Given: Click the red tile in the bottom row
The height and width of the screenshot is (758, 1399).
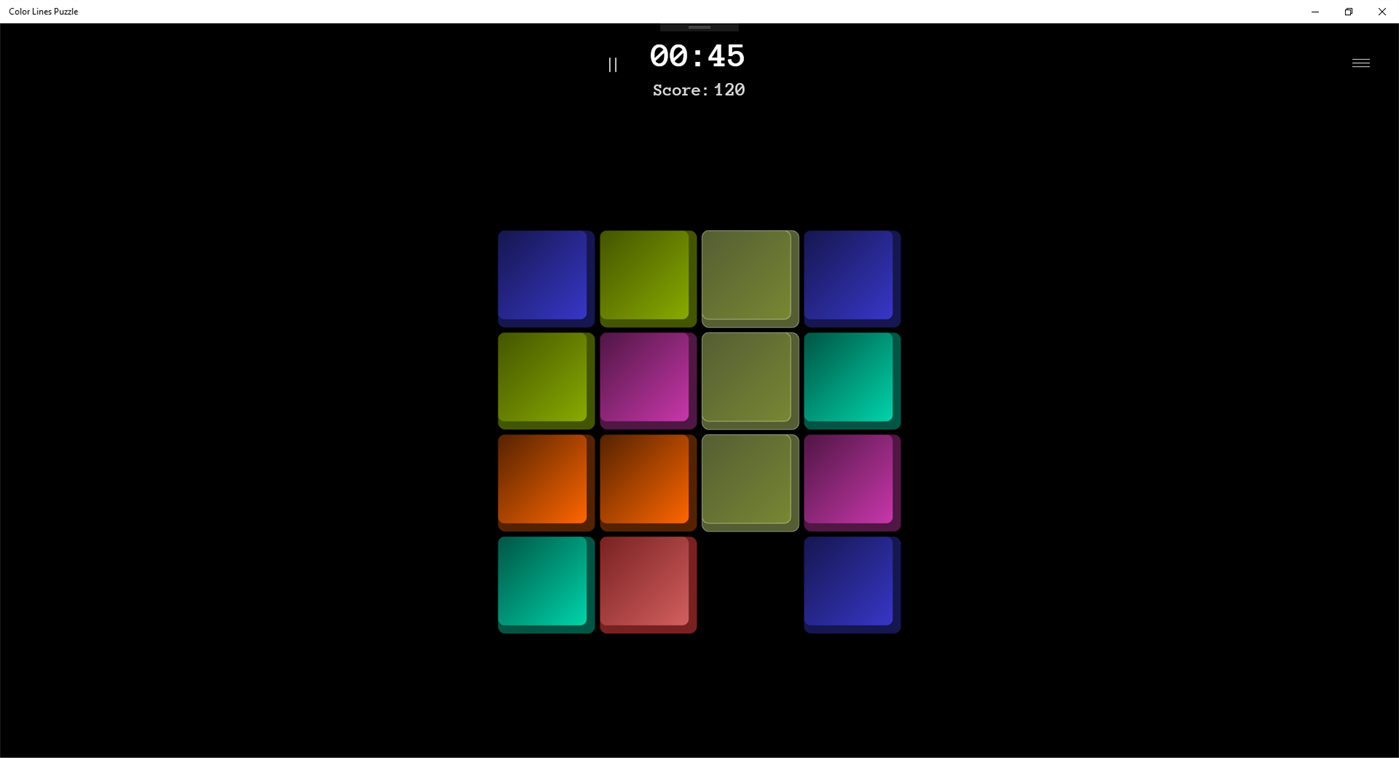Looking at the screenshot, I should (647, 583).
